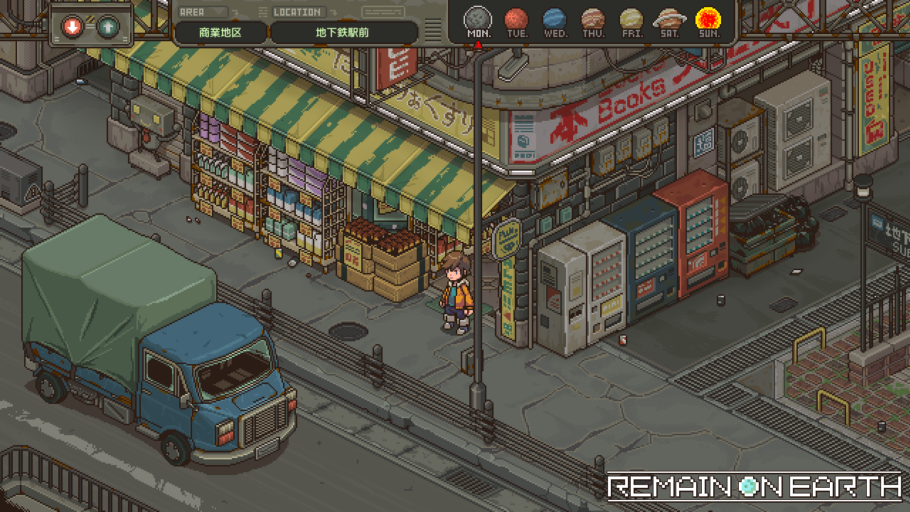Select the location name field 地下鉄駅前
This screenshot has width=910, height=512.
coord(342,33)
